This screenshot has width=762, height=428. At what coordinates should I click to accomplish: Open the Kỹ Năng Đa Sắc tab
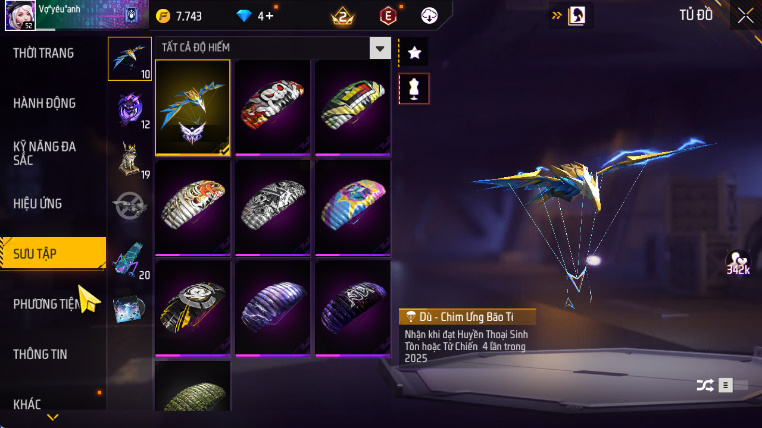pos(45,153)
